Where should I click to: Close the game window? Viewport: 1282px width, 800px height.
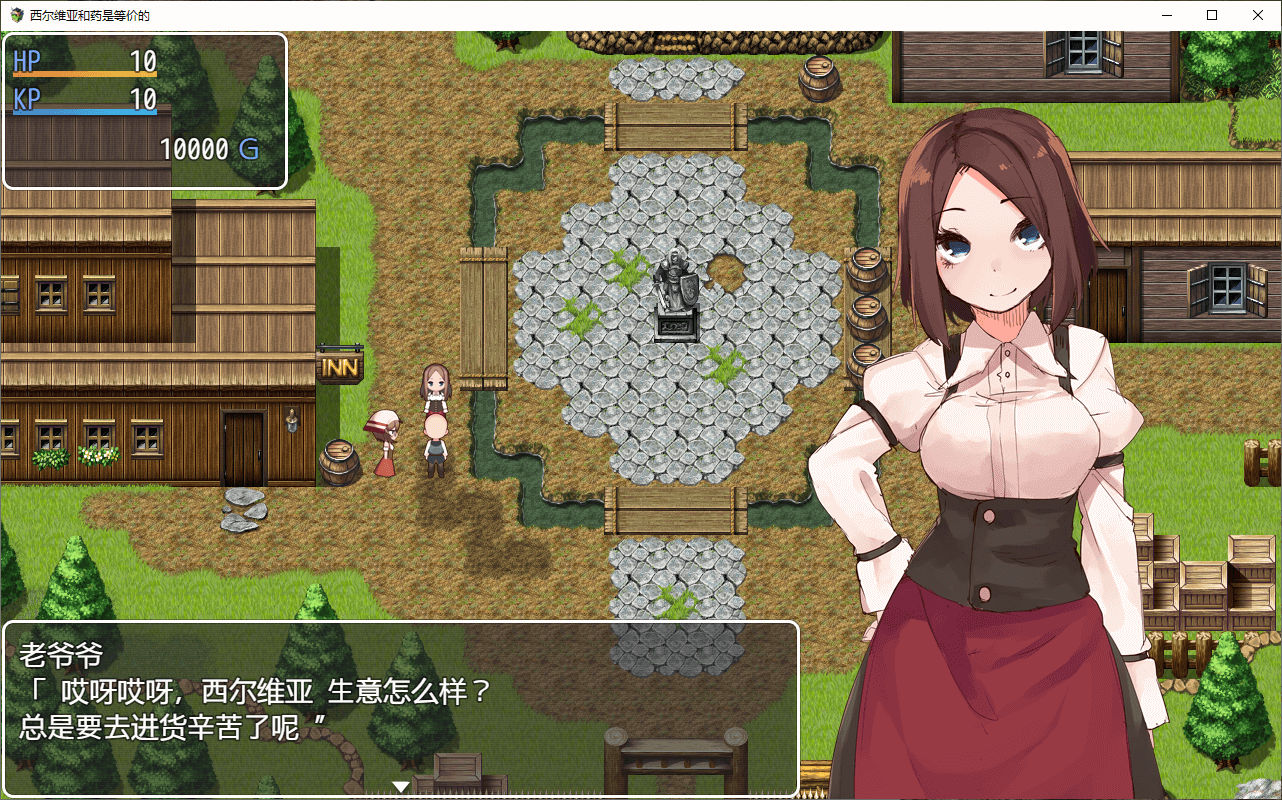click(x=1258, y=15)
